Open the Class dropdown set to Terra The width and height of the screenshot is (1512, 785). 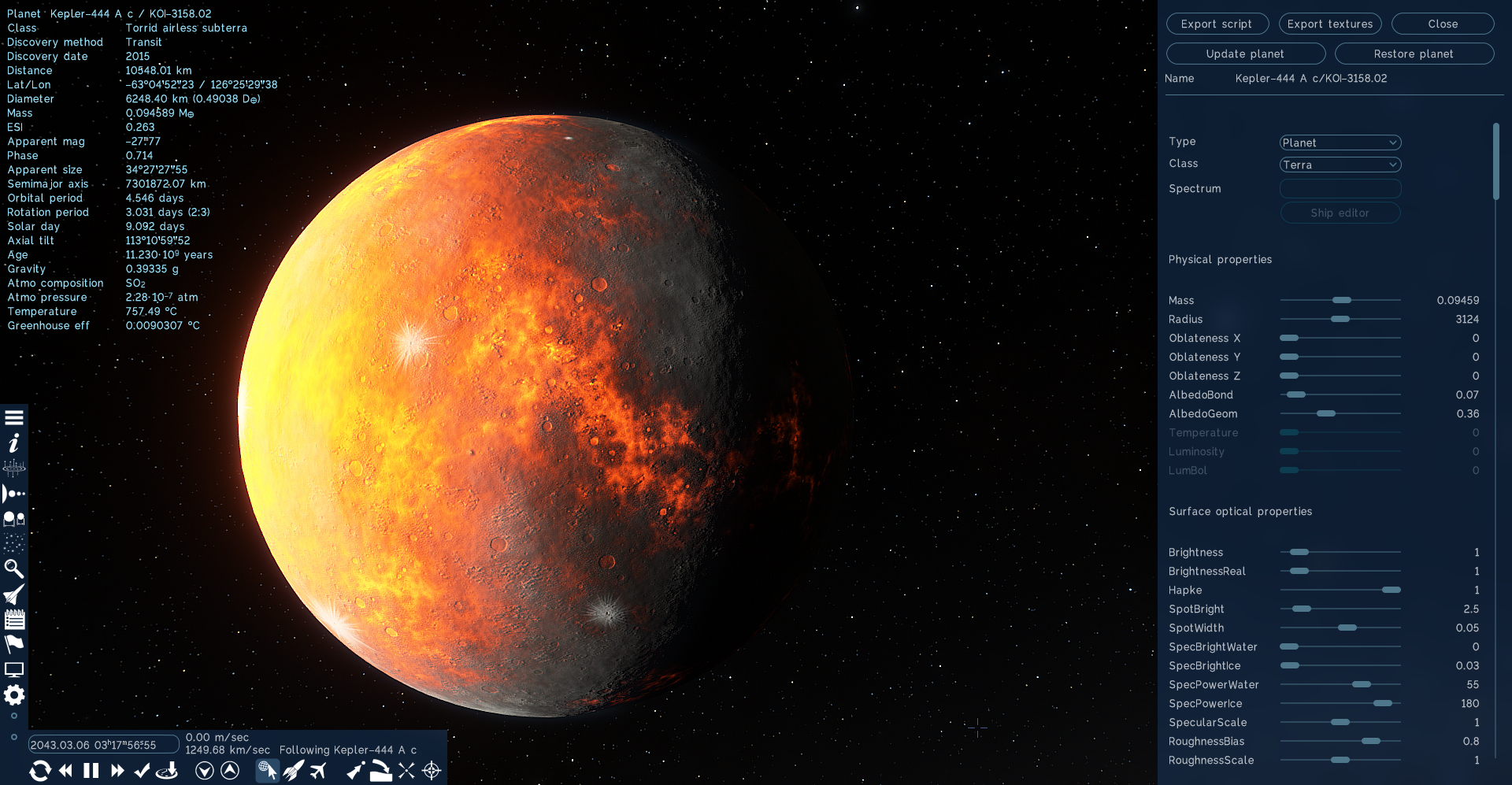point(1340,165)
